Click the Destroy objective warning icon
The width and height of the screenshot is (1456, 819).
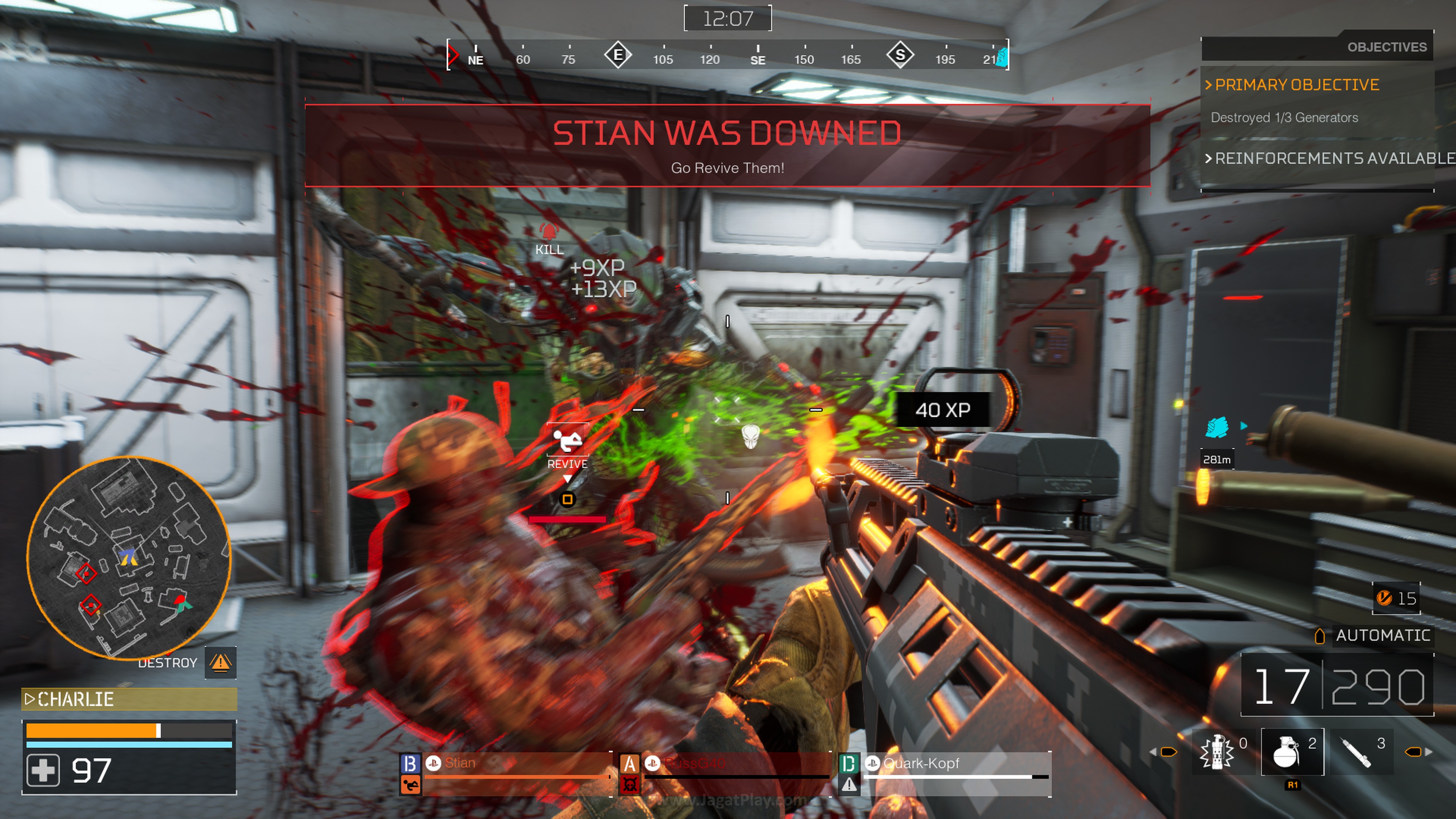pos(220,662)
